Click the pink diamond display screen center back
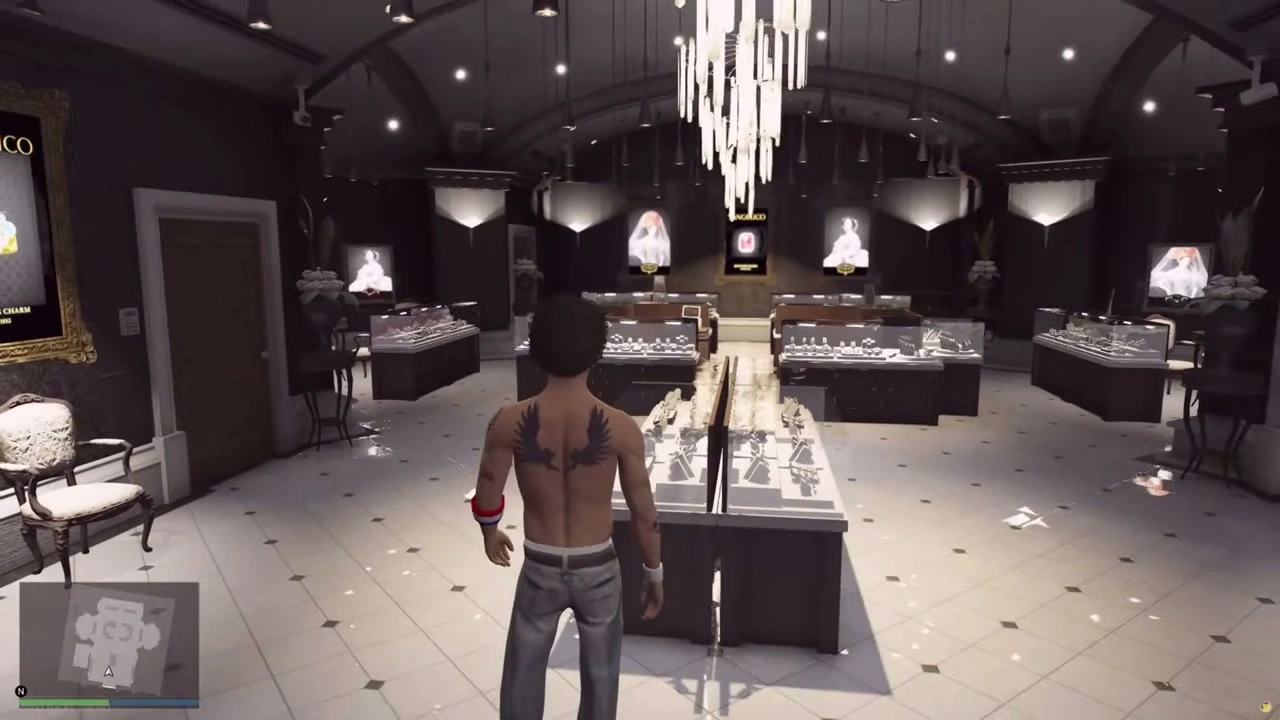This screenshot has height=720, width=1280. (x=745, y=242)
